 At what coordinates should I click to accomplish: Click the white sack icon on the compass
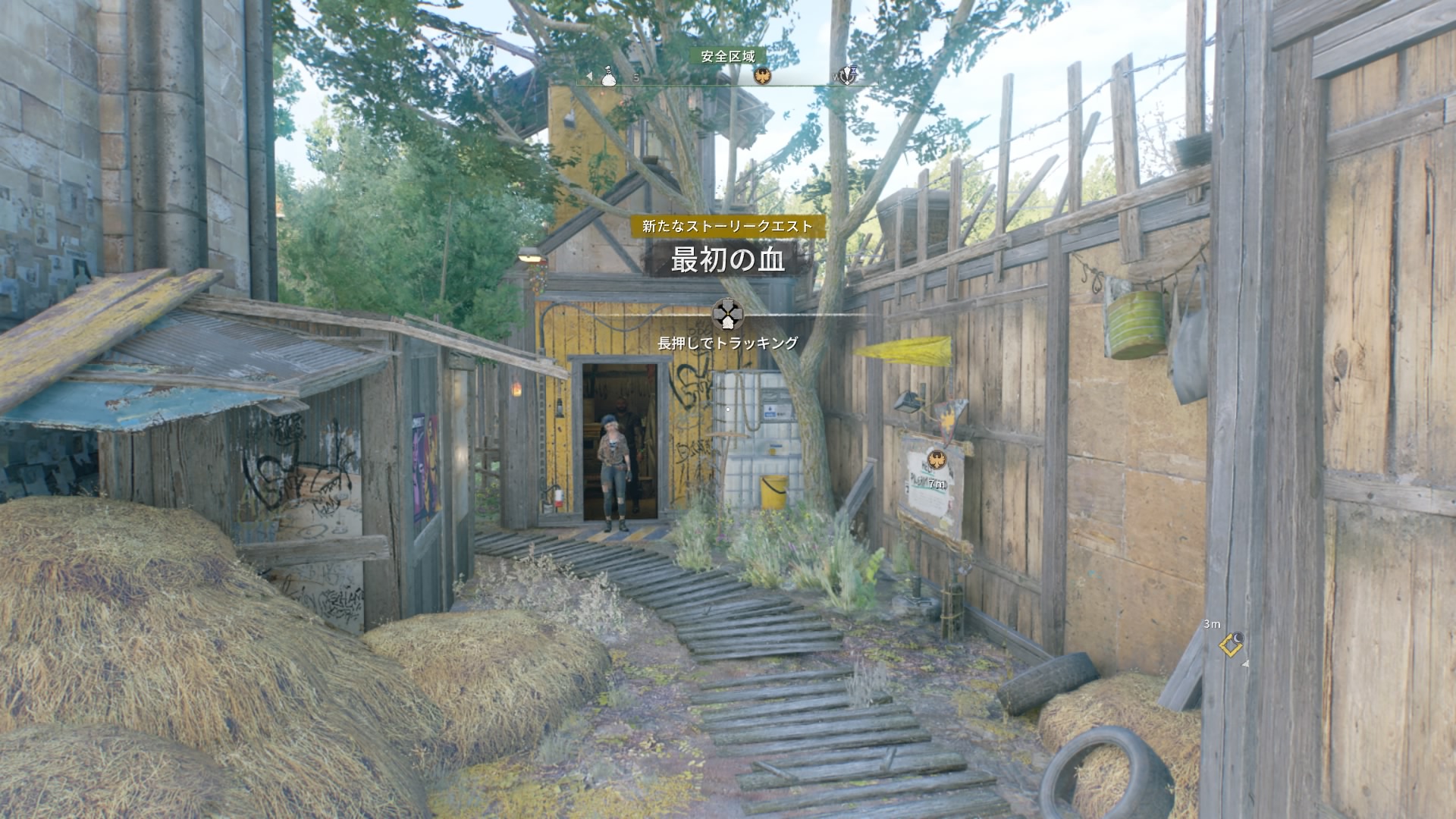(608, 76)
